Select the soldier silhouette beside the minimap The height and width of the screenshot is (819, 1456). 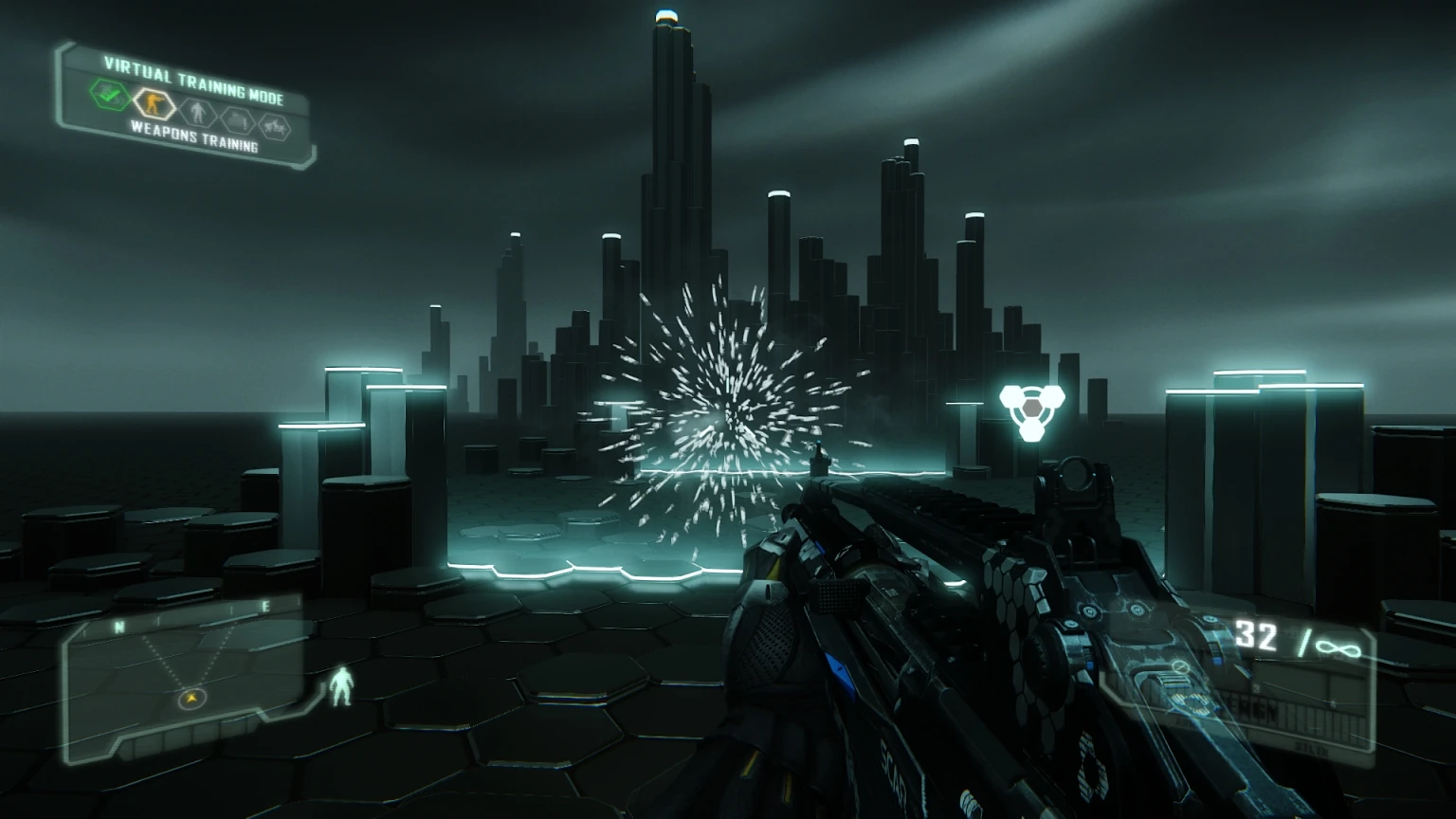342,687
